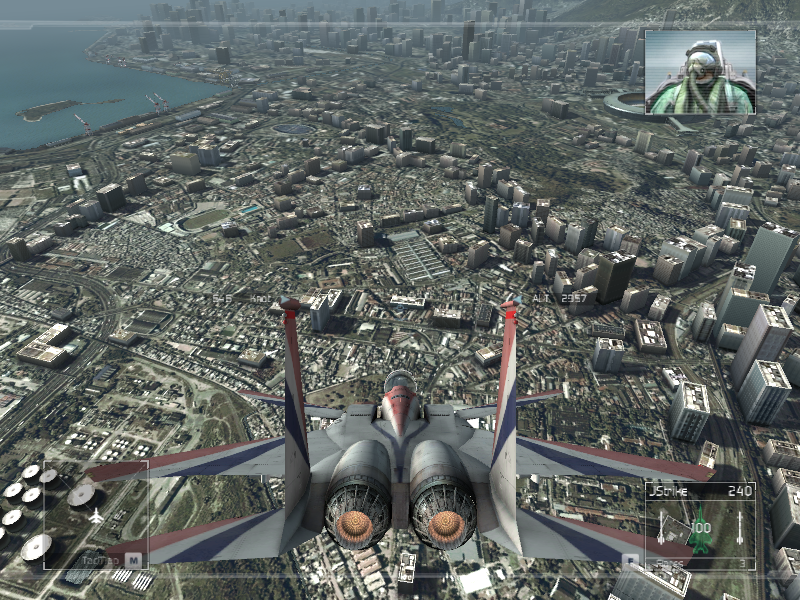Open the tactical map radar panel
Viewport: 800px width, 600px height.
click(95, 514)
